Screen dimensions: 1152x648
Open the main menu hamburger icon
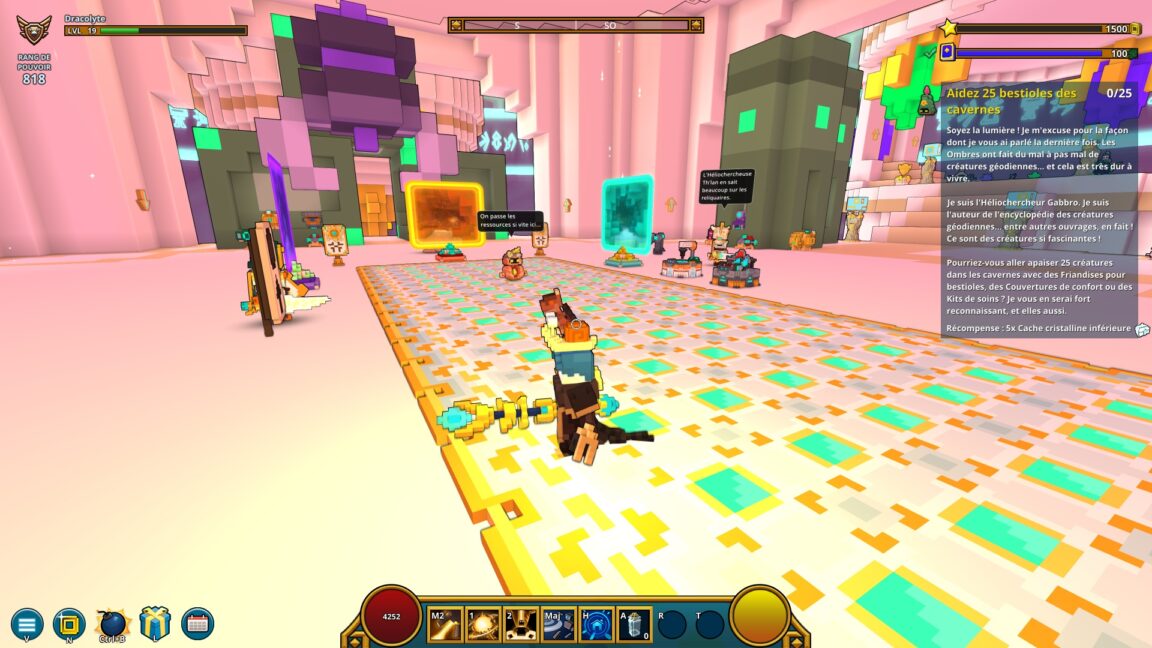27,624
